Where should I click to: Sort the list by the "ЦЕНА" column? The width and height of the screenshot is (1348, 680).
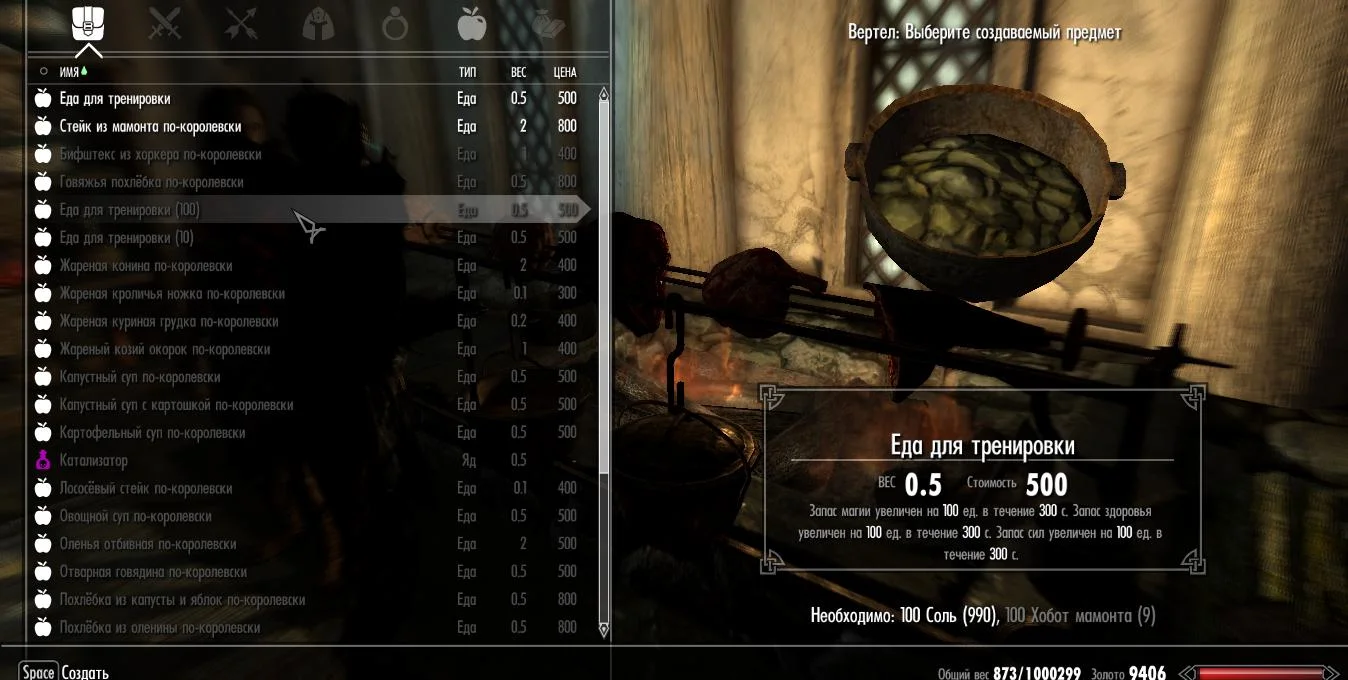565,72
